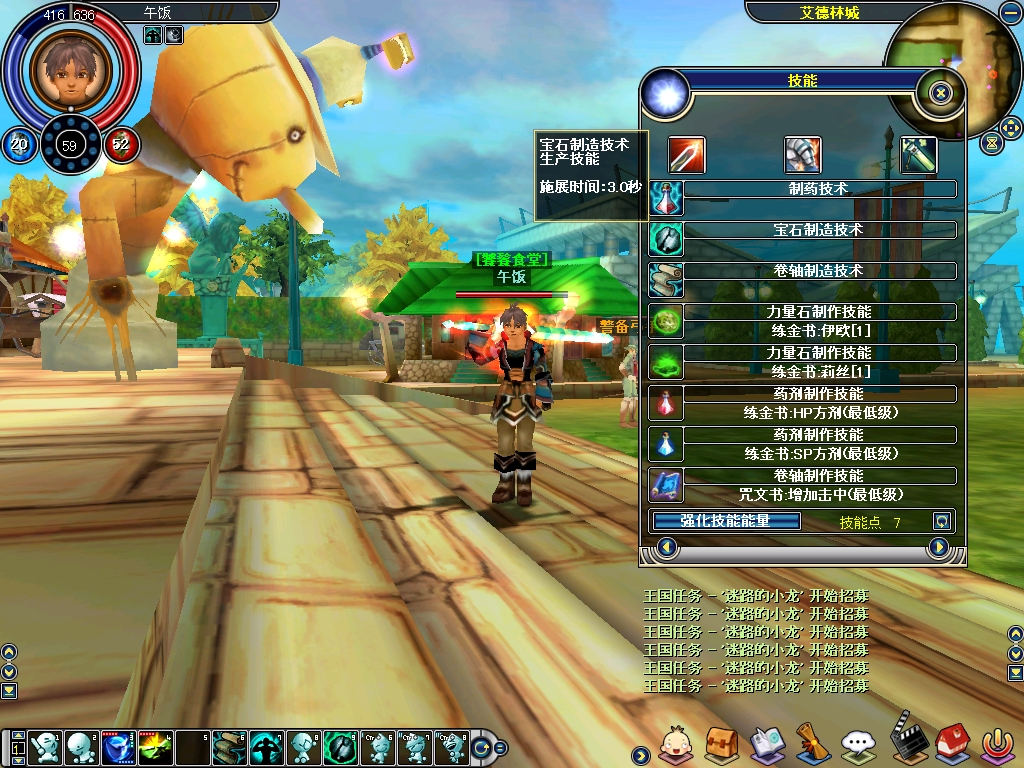This screenshot has height=768, width=1024.
Task: Choose the 卷轴制造技术 scroll skill
Action: [x=819, y=271]
